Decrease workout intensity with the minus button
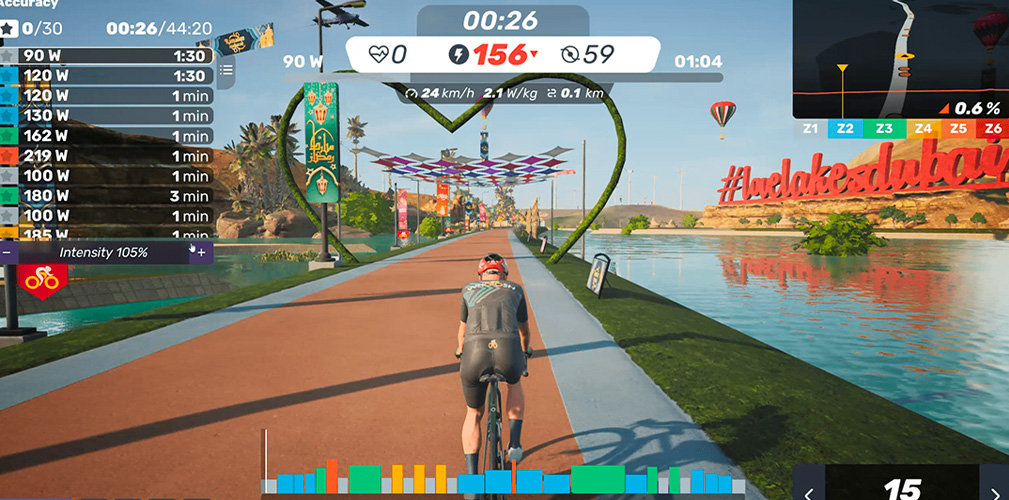 tap(8, 253)
